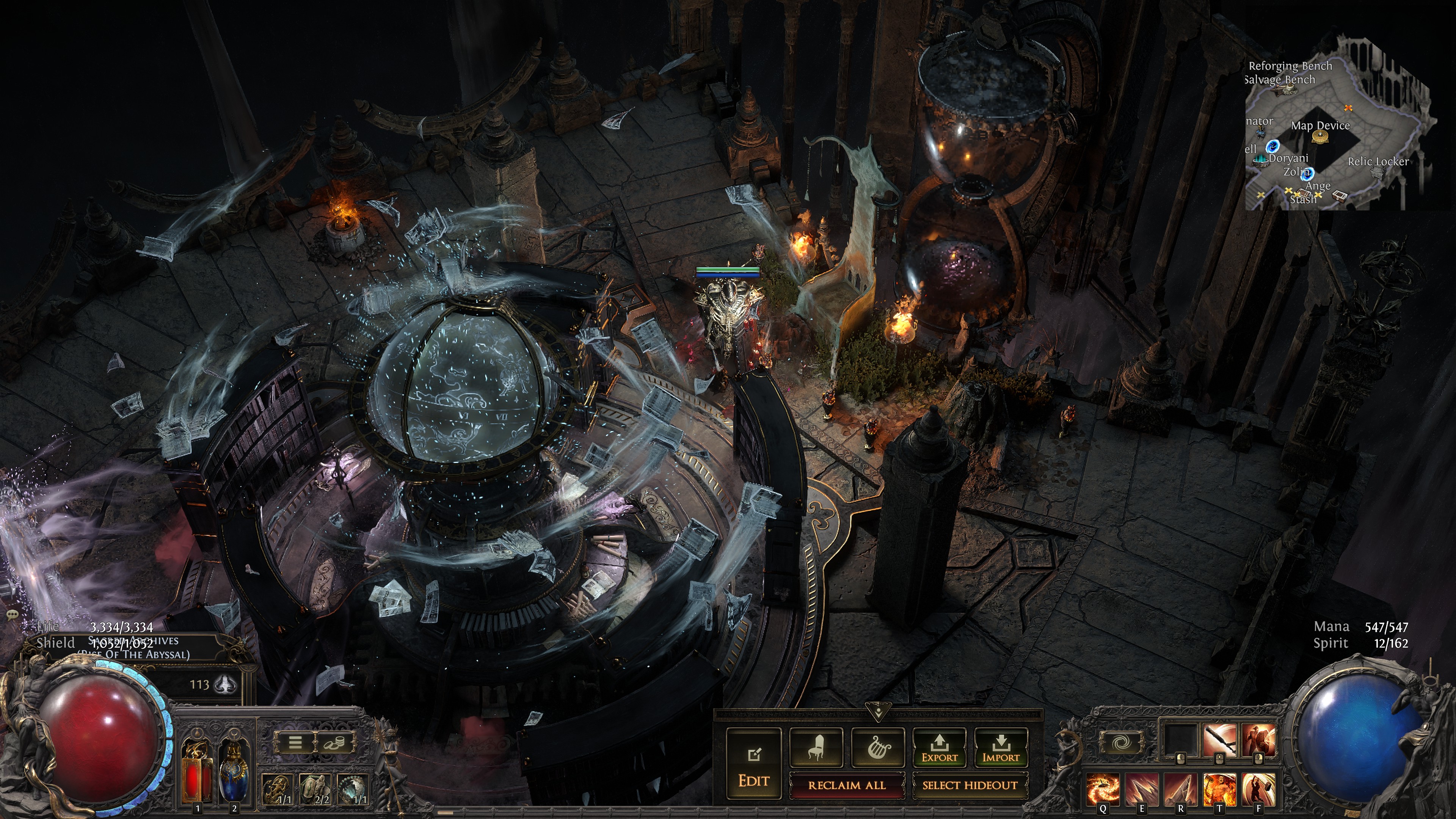1456x819 pixels.
Task: Choose Reclaim All decorations
Action: point(847,785)
